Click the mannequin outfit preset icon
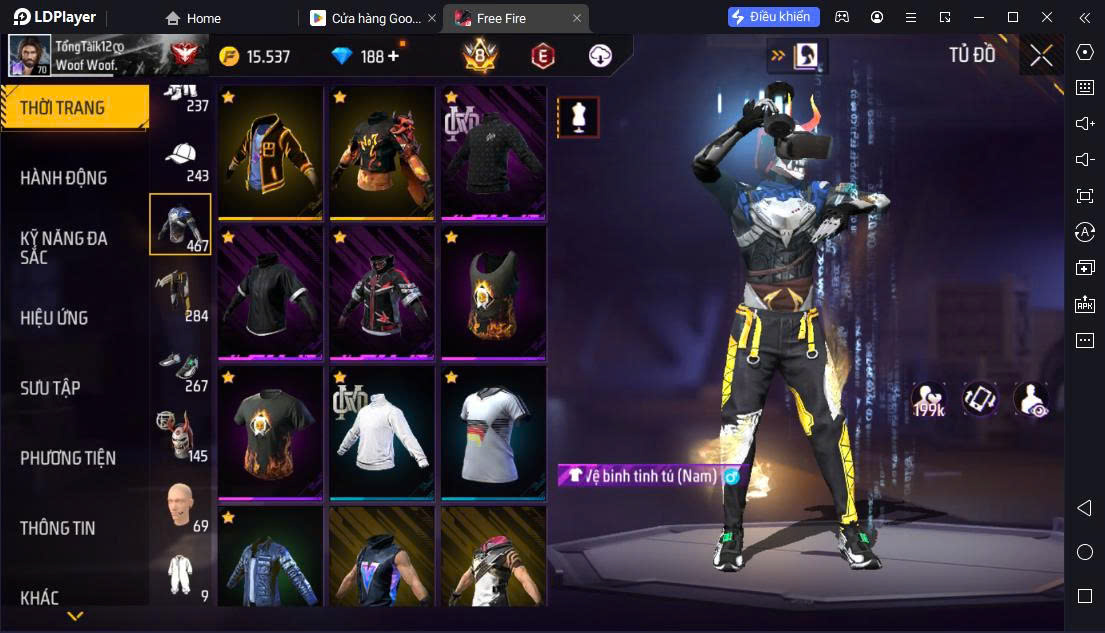1105x633 pixels. tap(578, 118)
